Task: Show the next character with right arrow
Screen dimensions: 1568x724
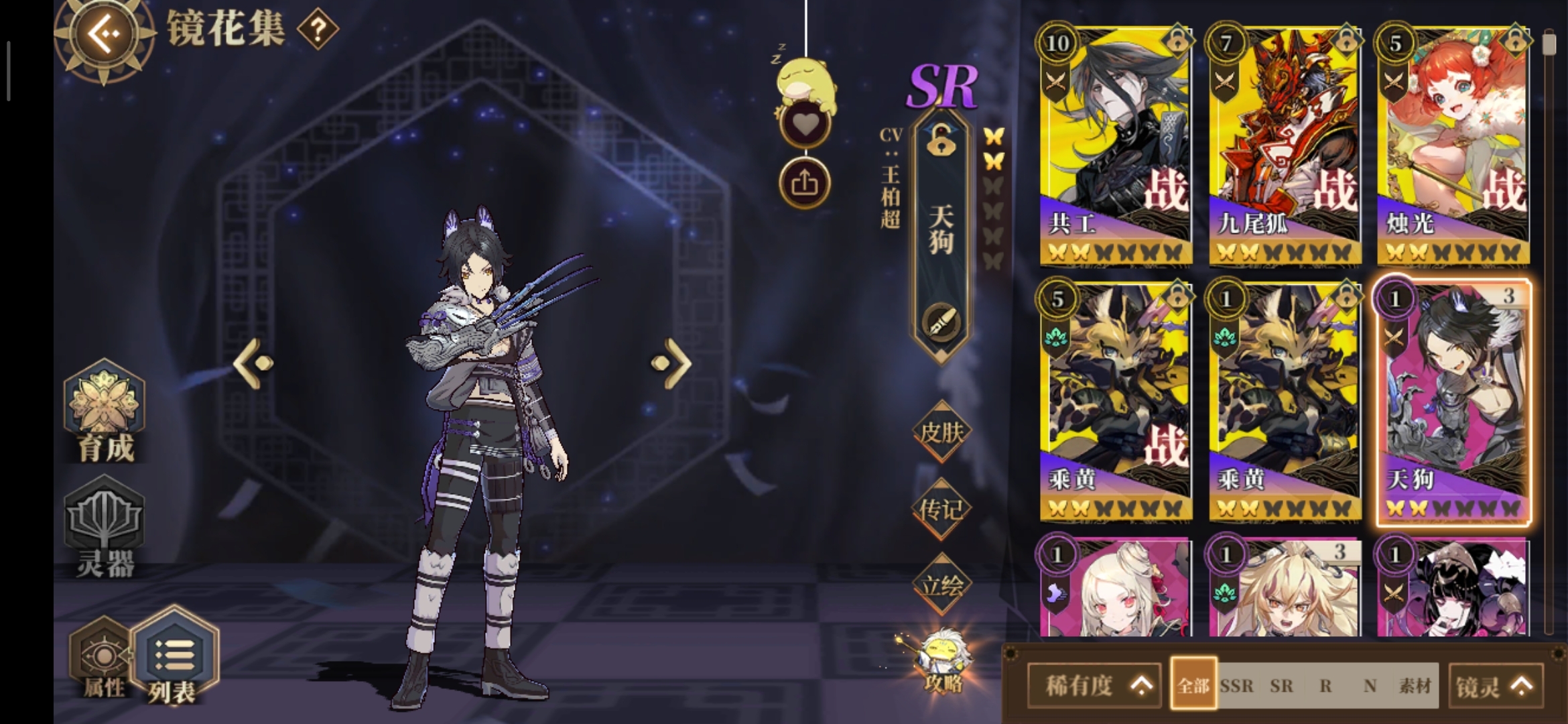Action: pyautogui.click(x=671, y=363)
